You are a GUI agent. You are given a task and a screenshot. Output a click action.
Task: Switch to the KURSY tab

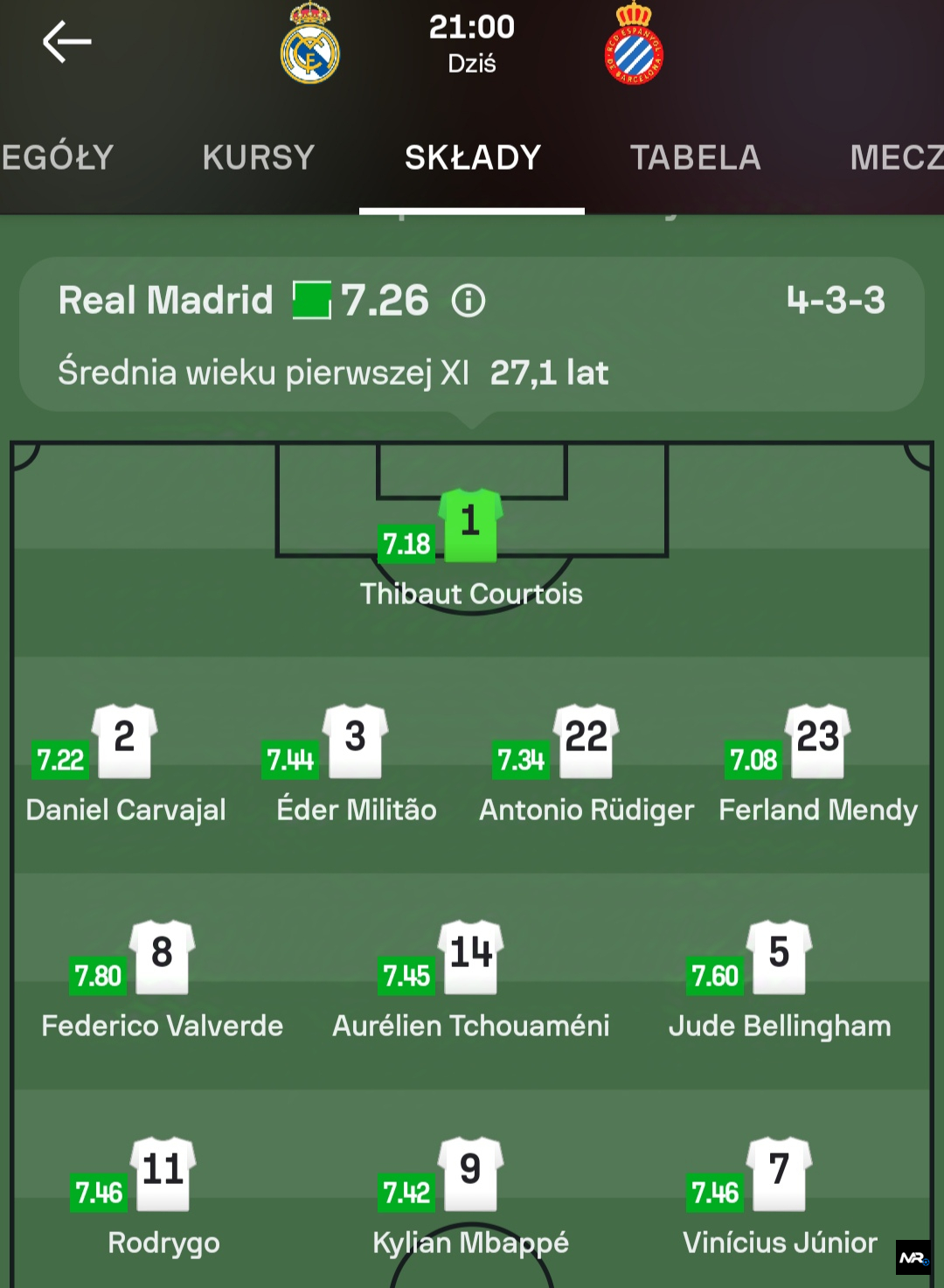258,157
